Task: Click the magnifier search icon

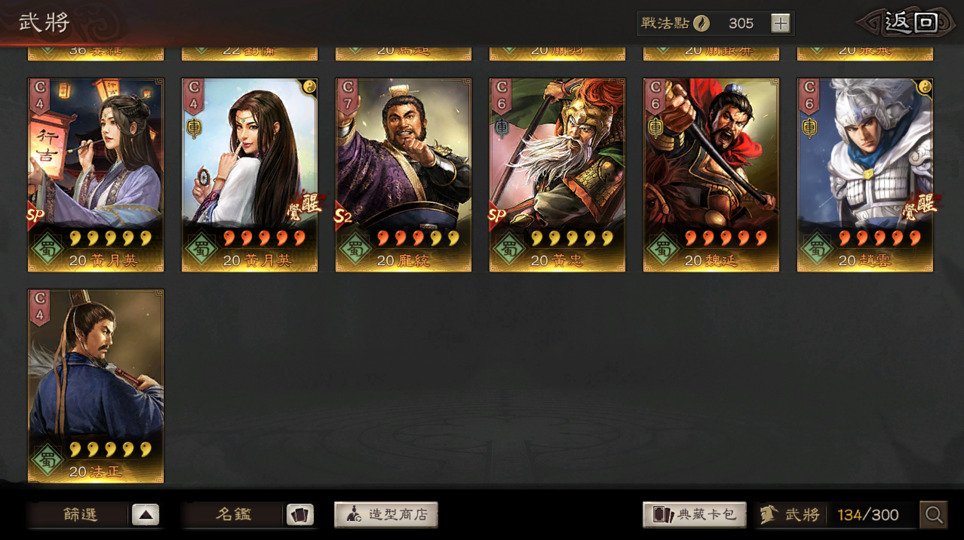Action: point(934,515)
